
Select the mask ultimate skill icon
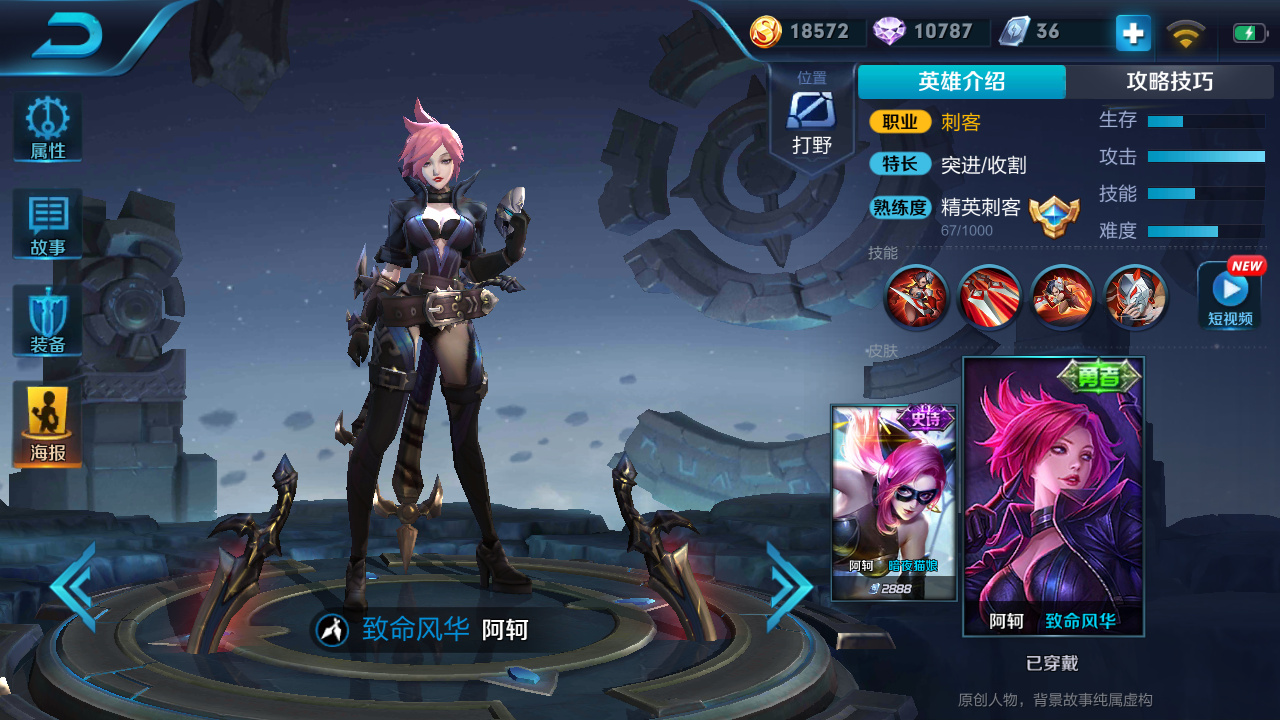[1135, 297]
